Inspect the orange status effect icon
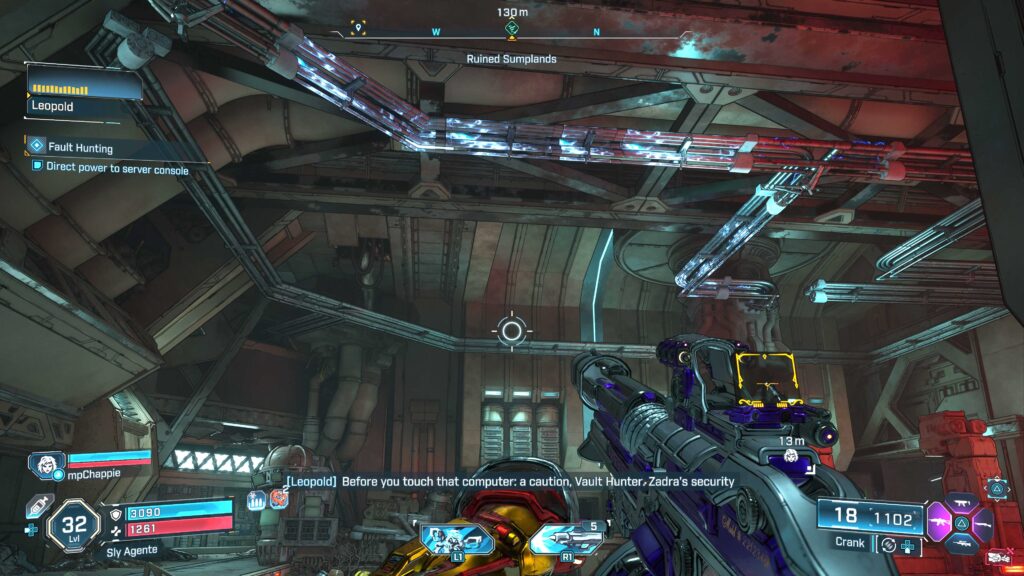 click(278, 499)
